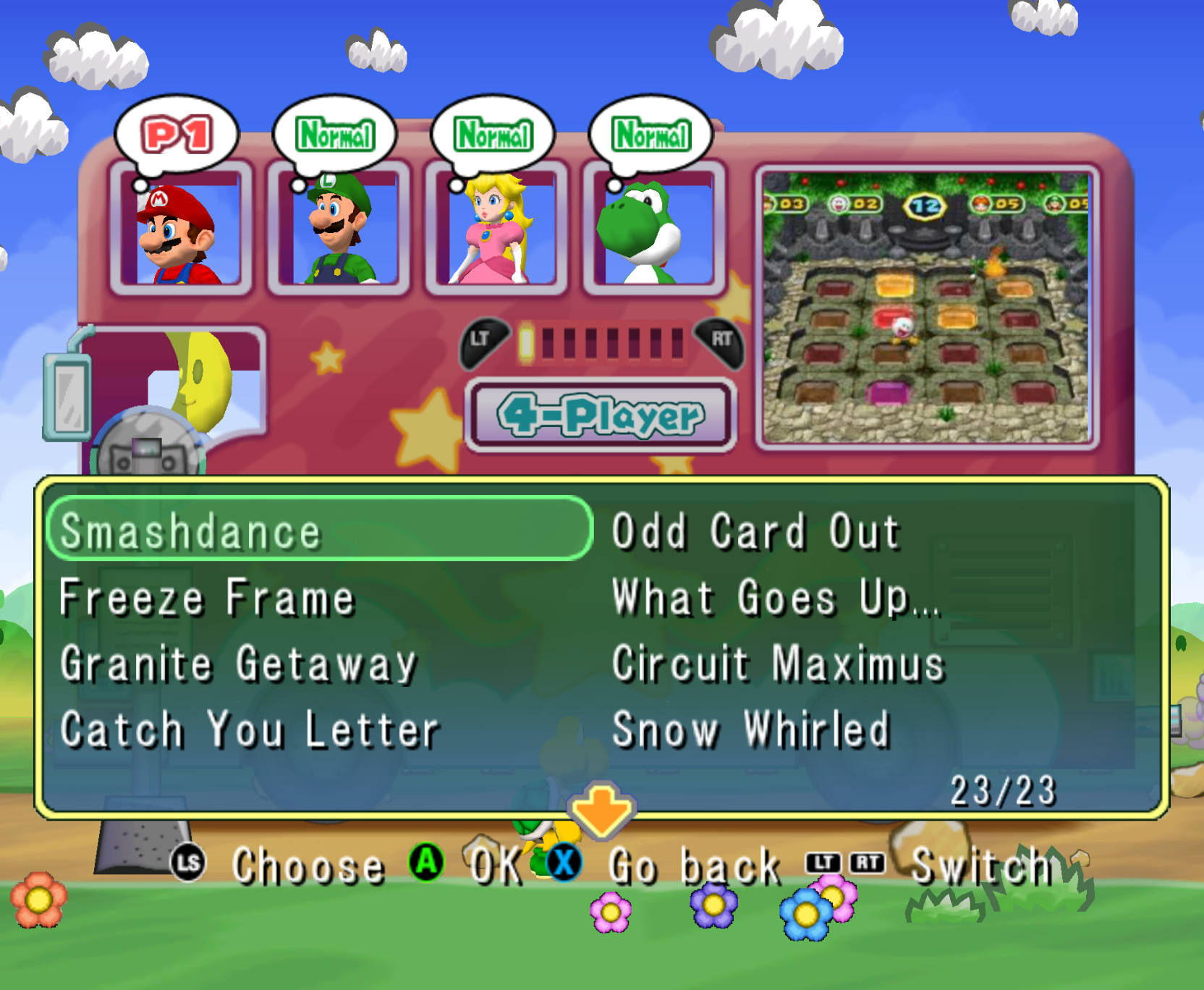Select the Snow Whirled minigame
The image size is (1204, 990).
(x=747, y=730)
